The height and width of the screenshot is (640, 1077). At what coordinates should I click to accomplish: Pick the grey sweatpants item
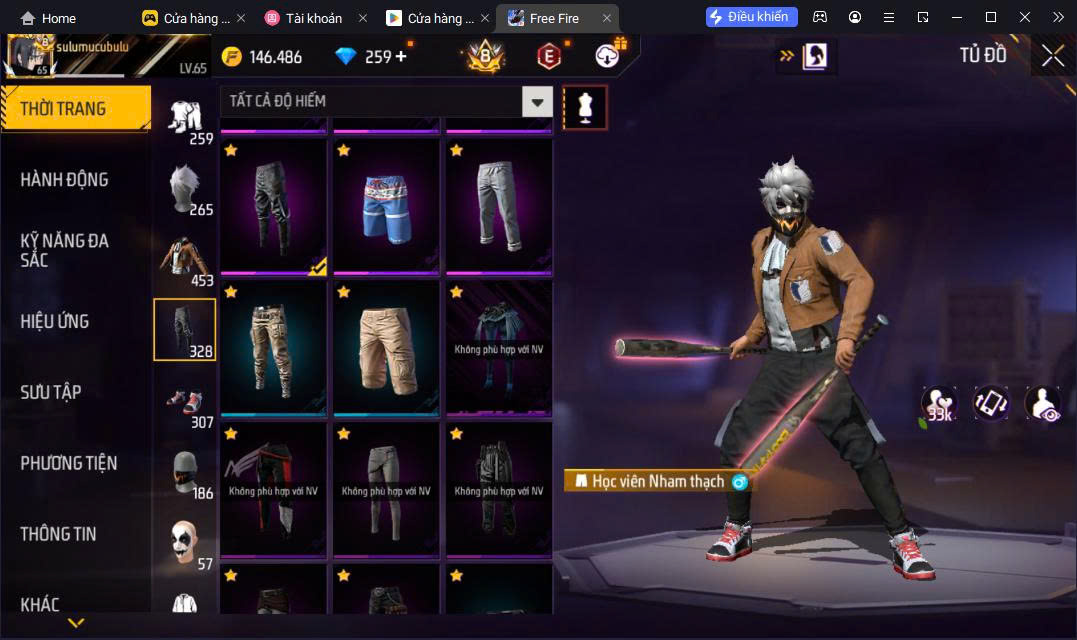(x=499, y=206)
